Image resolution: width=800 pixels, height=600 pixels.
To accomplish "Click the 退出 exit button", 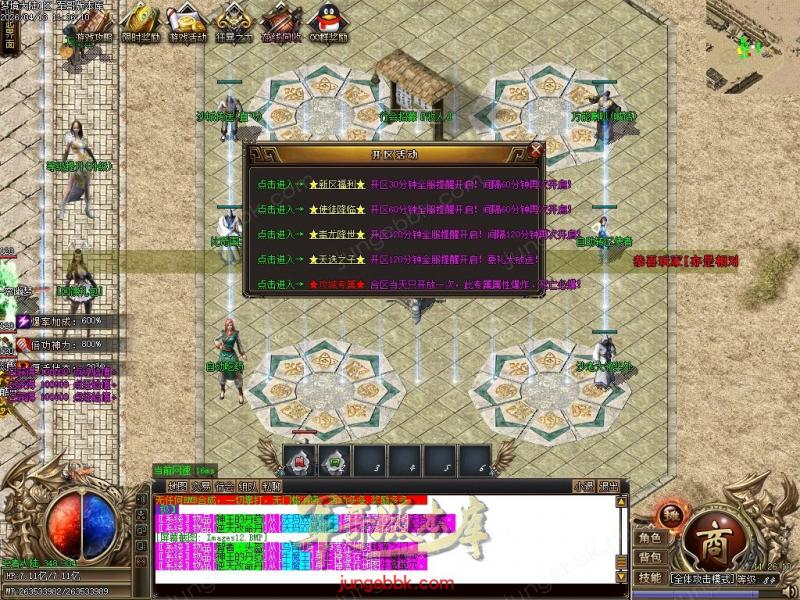I will click(x=609, y=486).
